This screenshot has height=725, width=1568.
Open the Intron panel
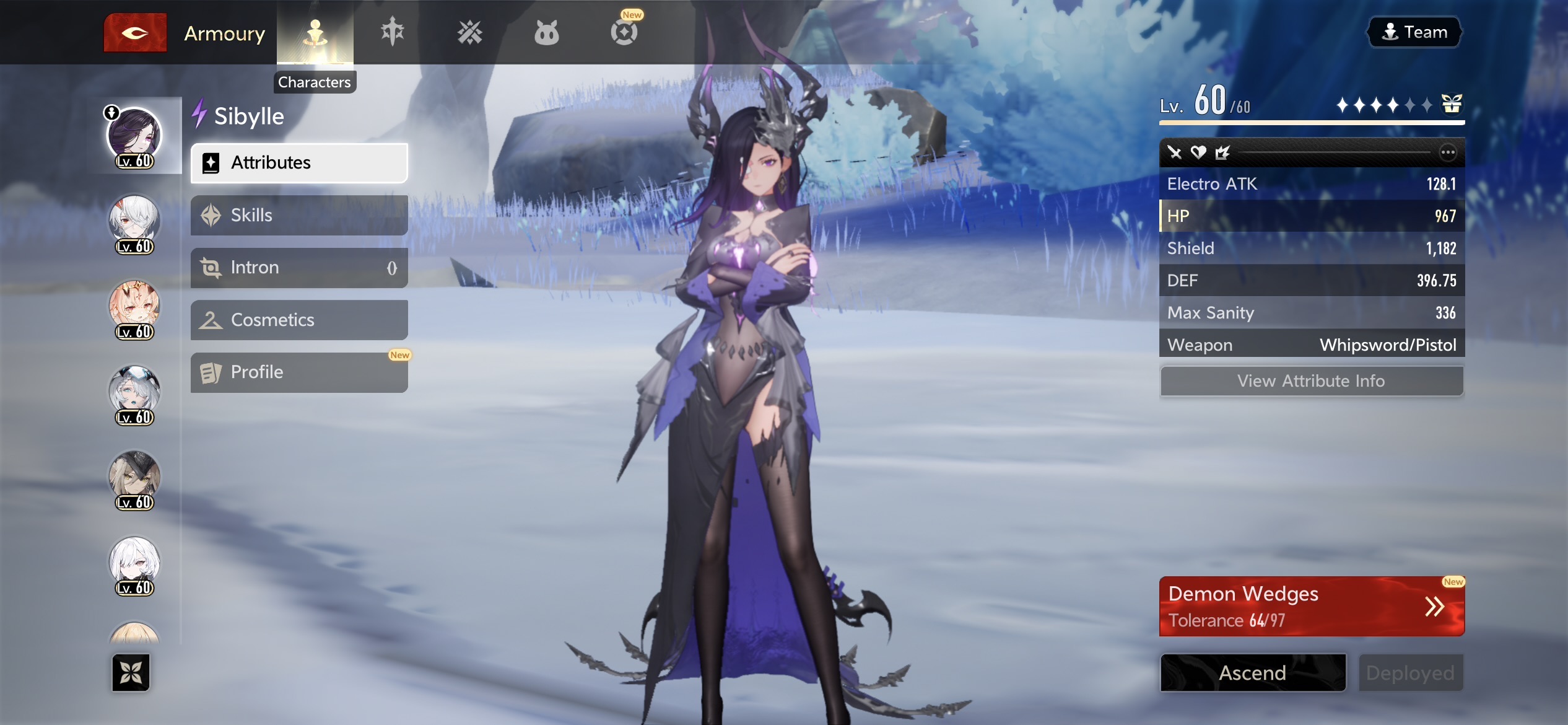click(x=299, y=268)
